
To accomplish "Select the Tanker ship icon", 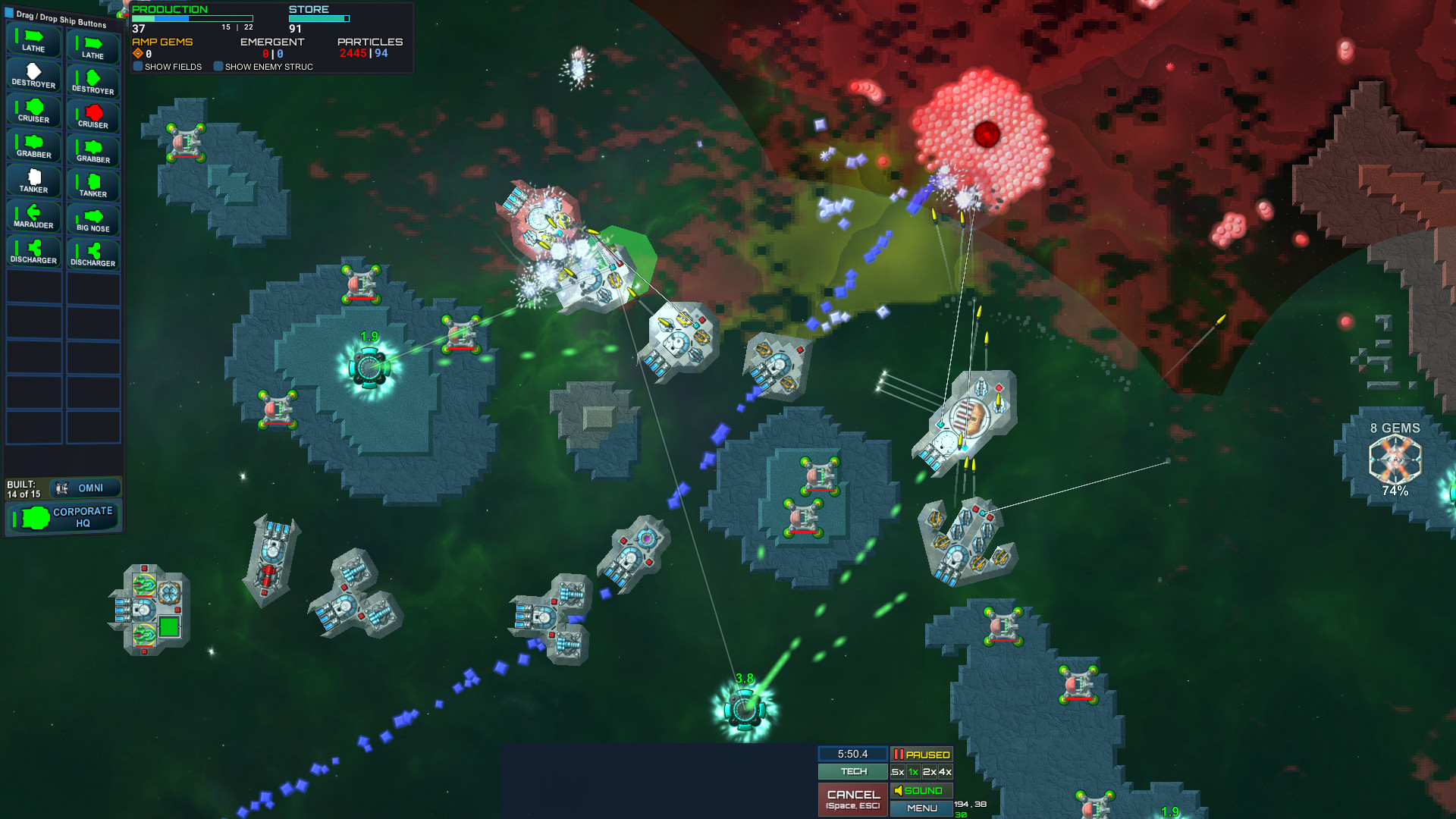I will (x=33, y=180).
